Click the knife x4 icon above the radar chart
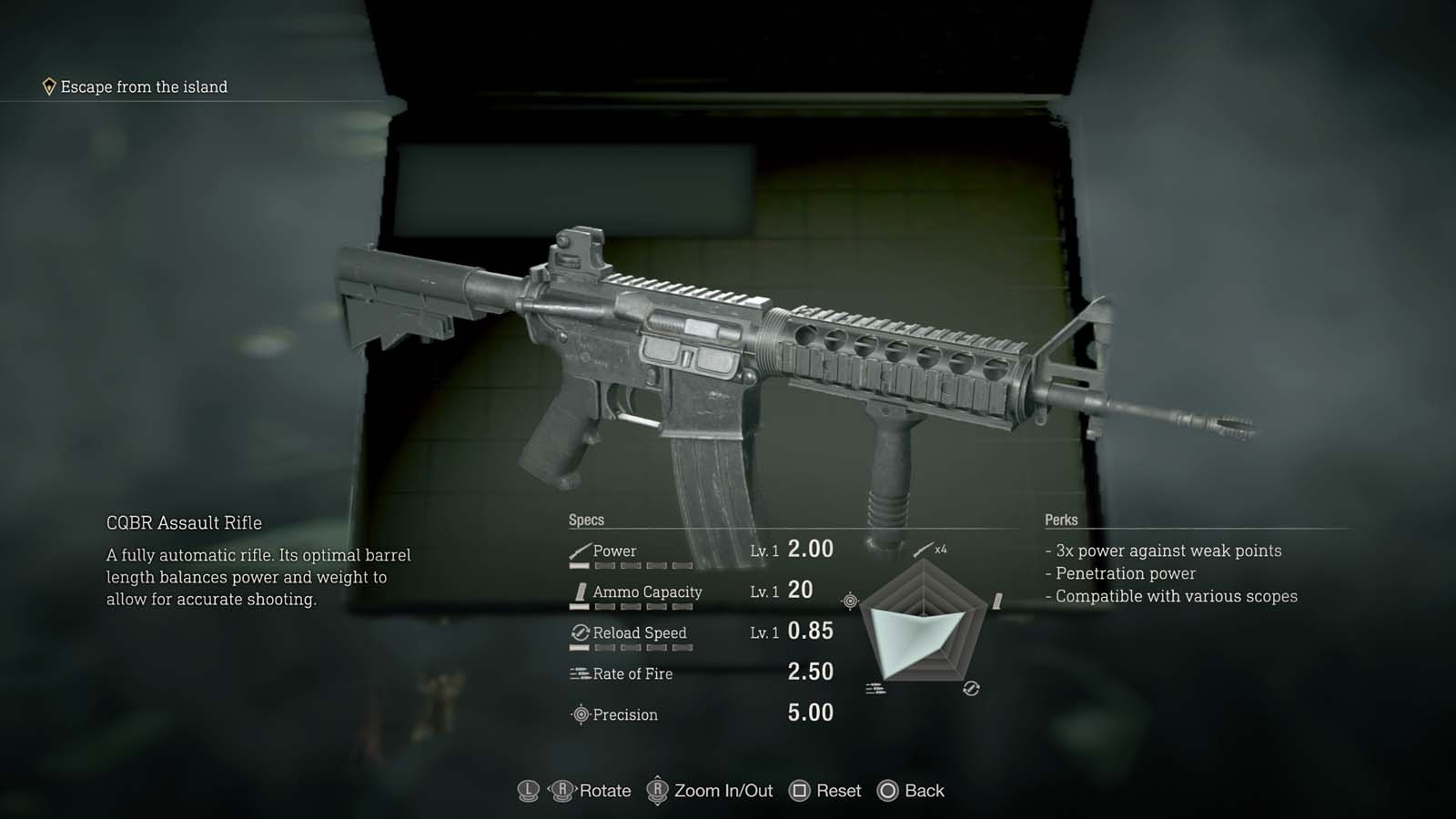 926,549
